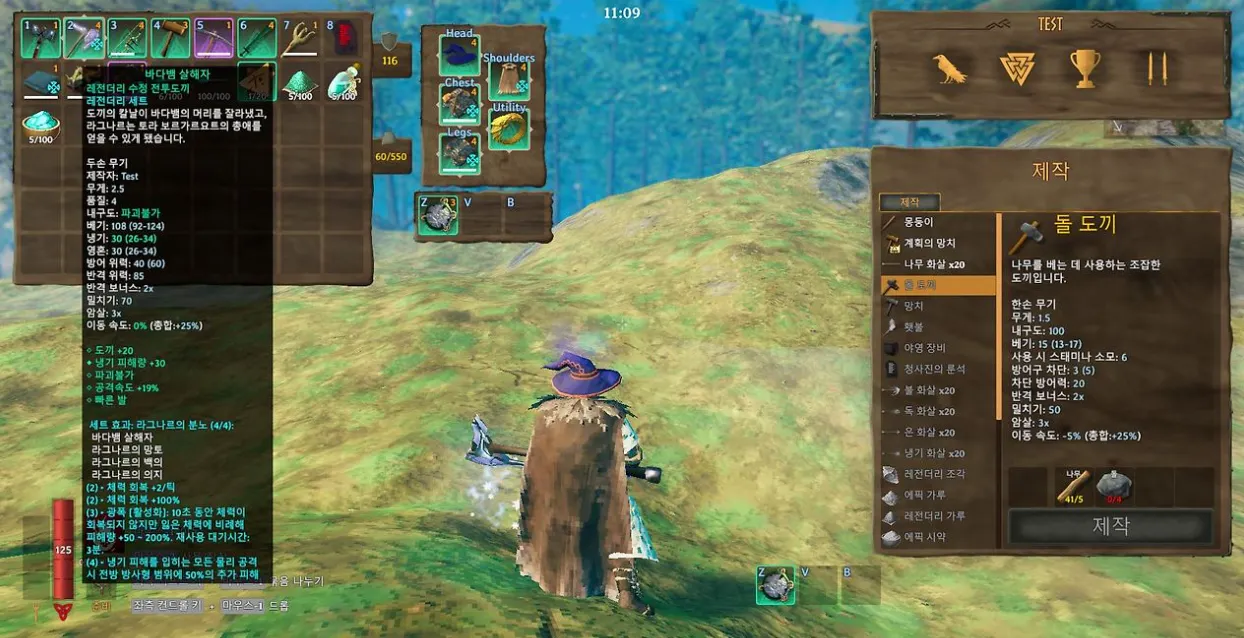1244x638 pixels.
Task: Select the red rune item in slot 8
Action: tap(343, 39)
